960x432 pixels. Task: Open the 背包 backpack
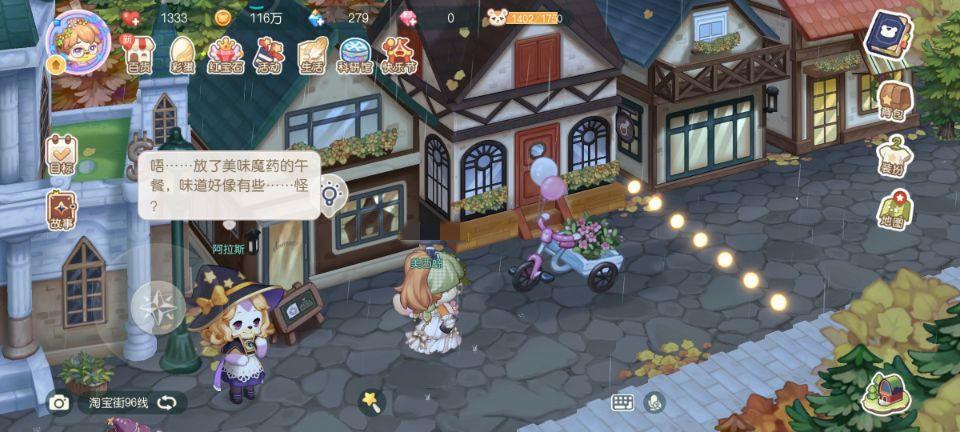891,101
